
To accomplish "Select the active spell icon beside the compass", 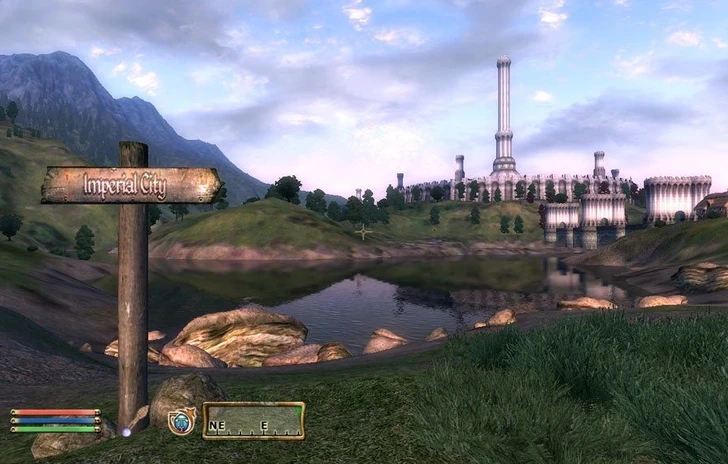I will pyautogui.click(x=182, y=421).
